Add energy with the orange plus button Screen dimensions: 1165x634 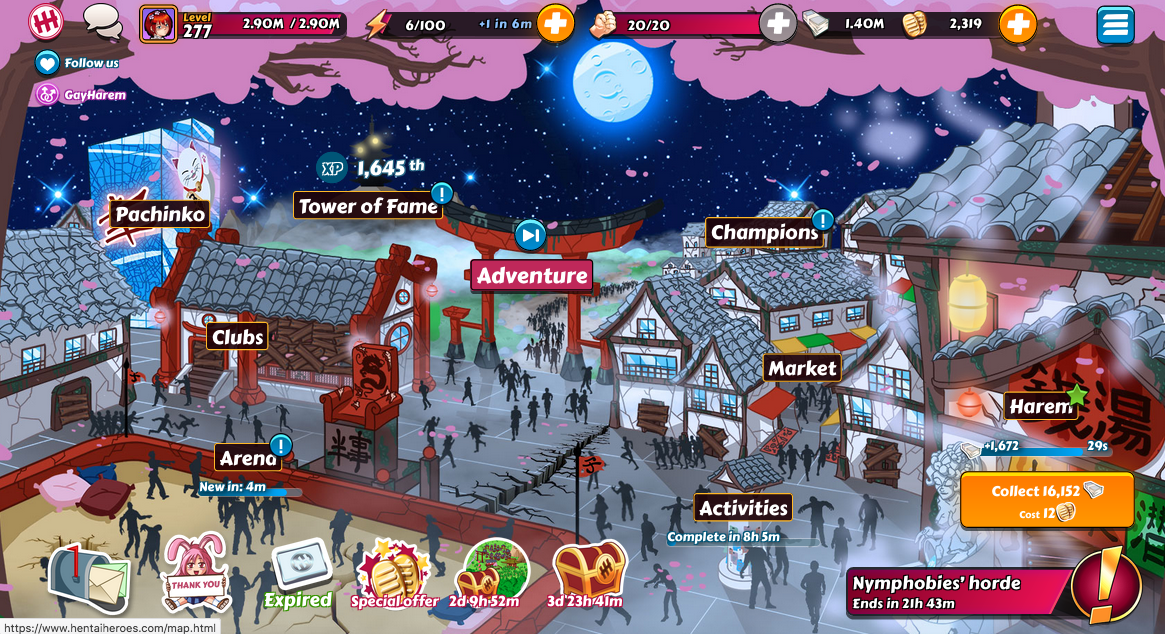[x=555, y=24]
